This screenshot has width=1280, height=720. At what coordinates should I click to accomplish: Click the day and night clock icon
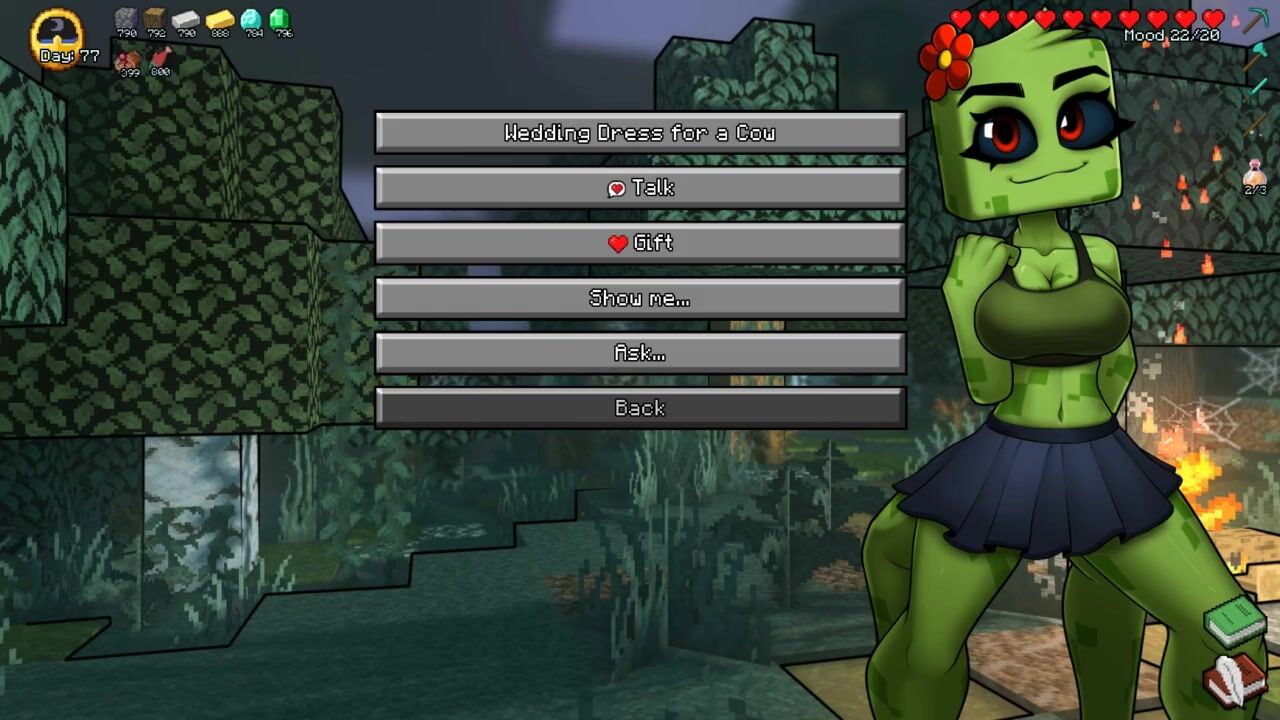click(x=57, y=35)
